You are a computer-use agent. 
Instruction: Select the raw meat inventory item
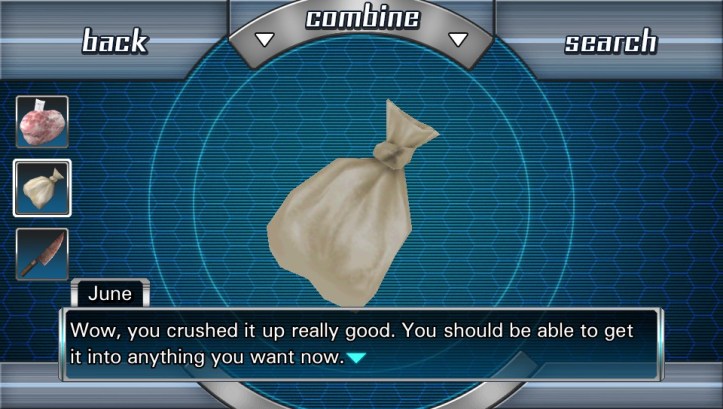42,122
